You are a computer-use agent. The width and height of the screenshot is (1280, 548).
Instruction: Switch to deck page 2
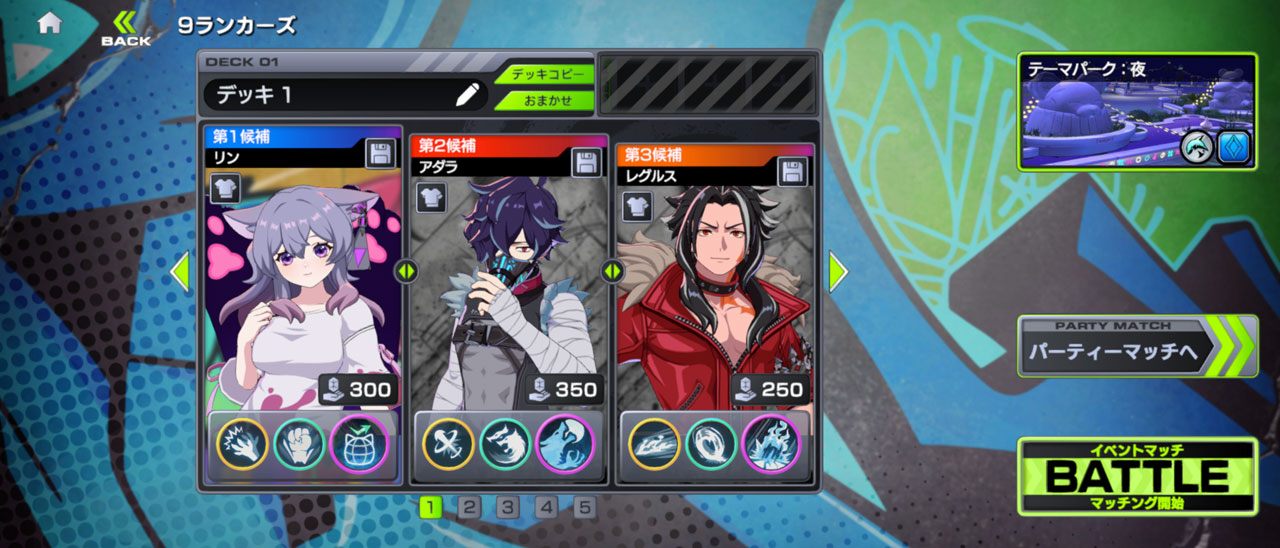(x=468, y=507)
